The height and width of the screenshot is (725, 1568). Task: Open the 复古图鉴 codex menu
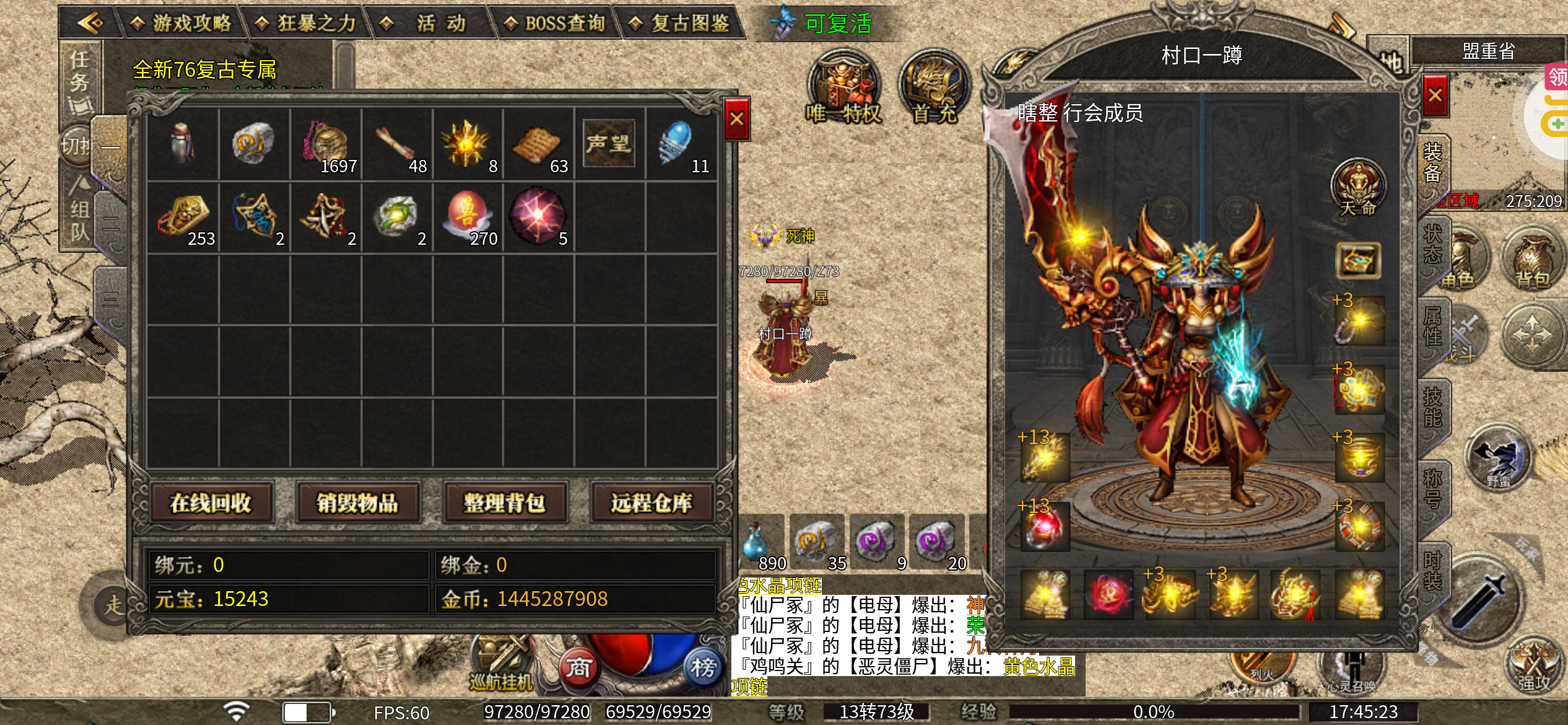tap(680, 24)
